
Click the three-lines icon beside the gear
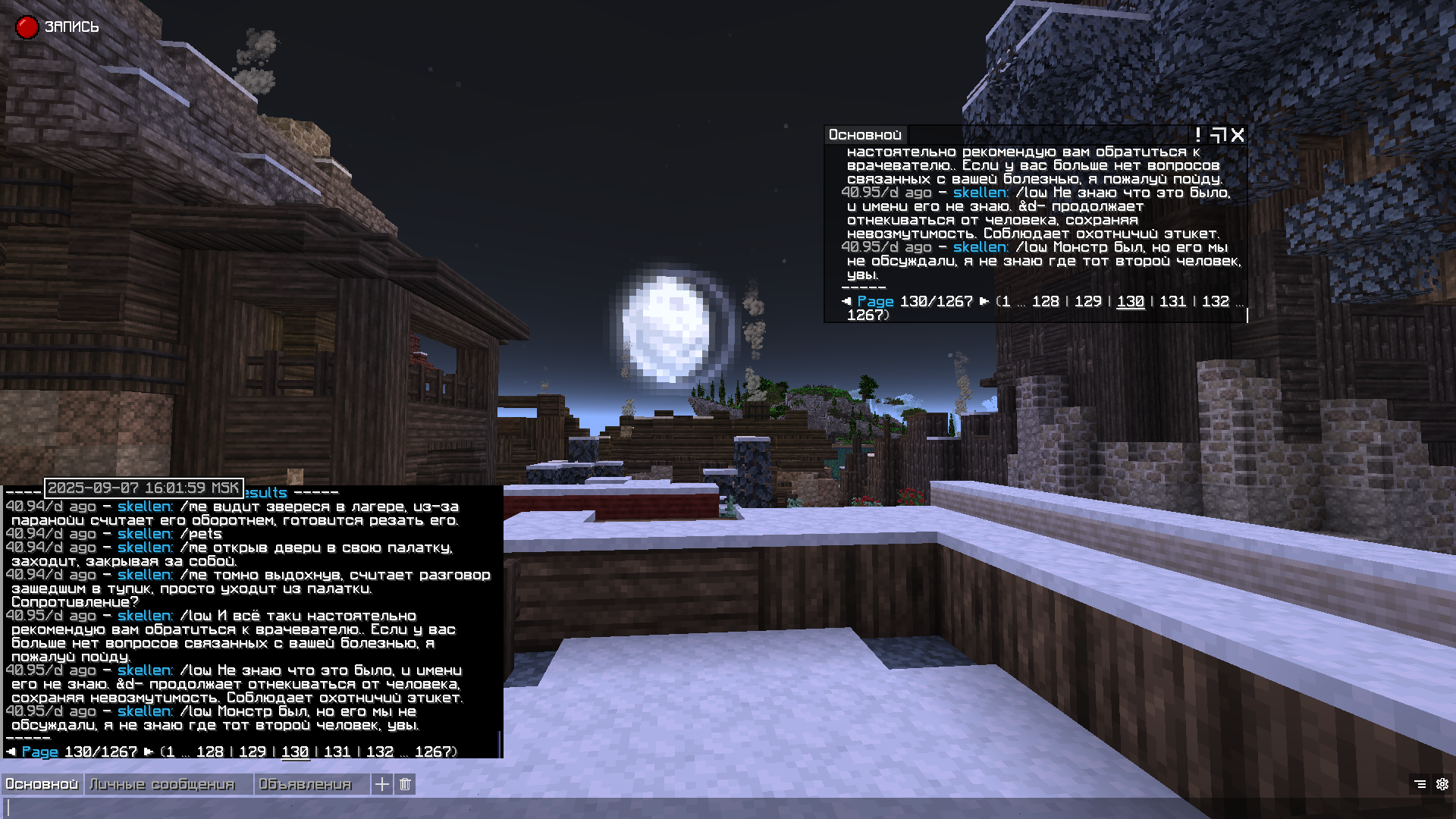pos(1420,784)
